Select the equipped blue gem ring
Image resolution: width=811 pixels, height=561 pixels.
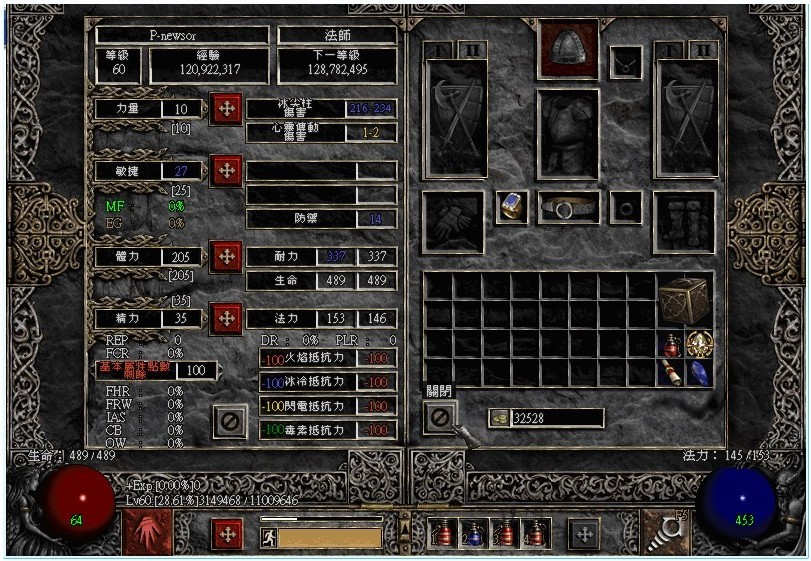(512, 207)
